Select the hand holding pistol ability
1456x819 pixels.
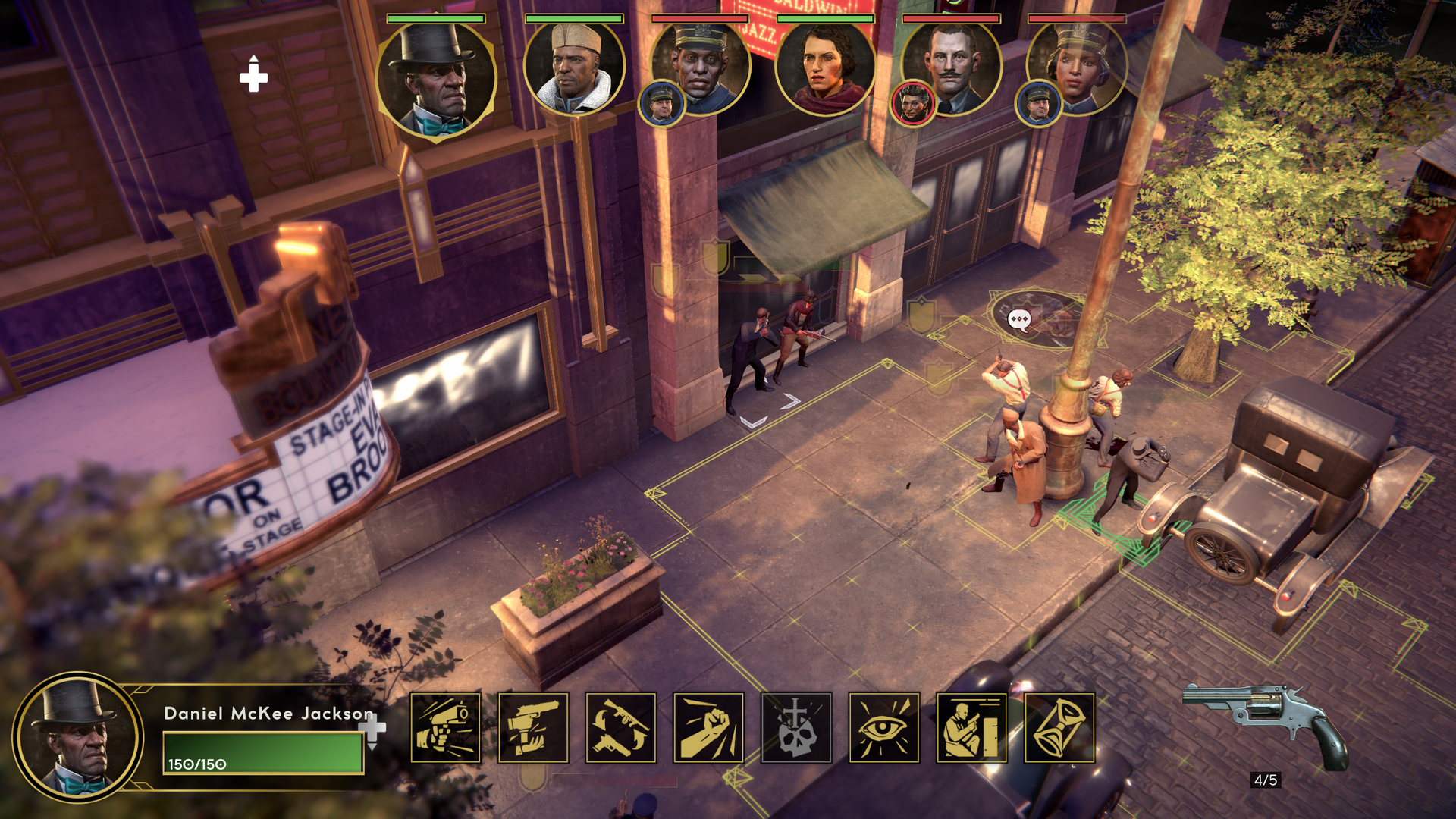coord(533,728)
